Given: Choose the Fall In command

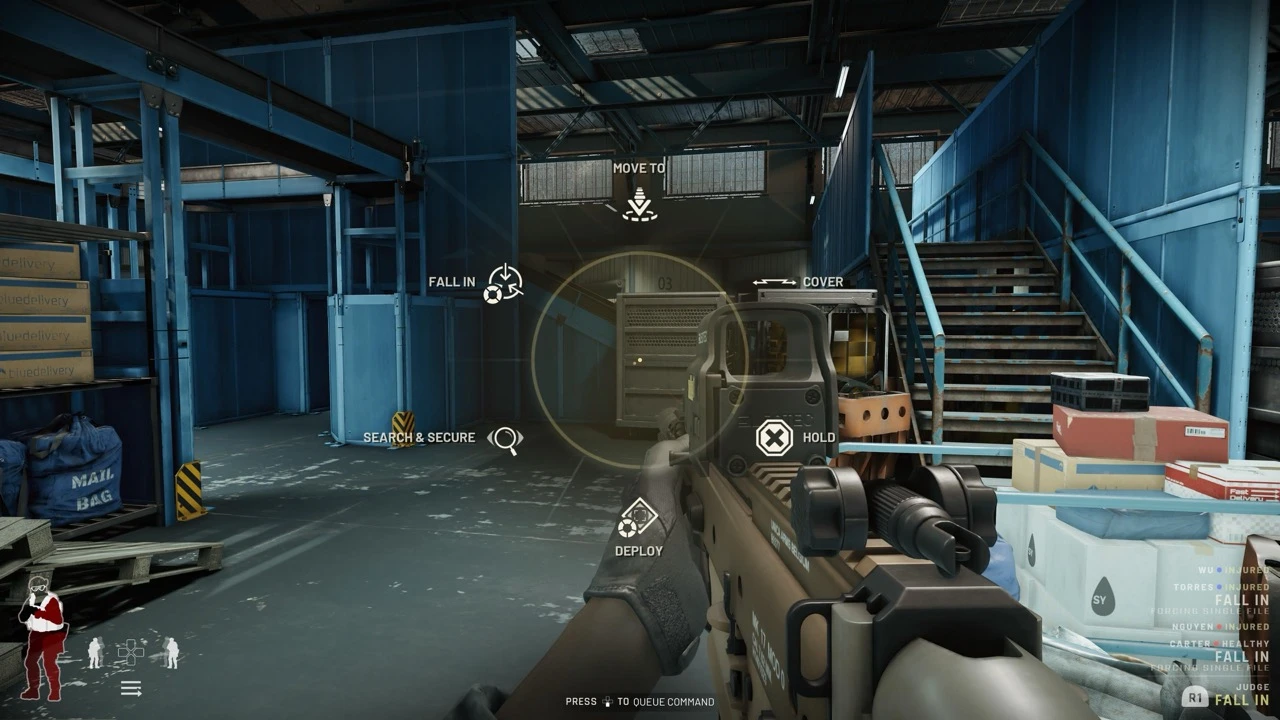Looking at the screenshot, I should coord(503,283).
